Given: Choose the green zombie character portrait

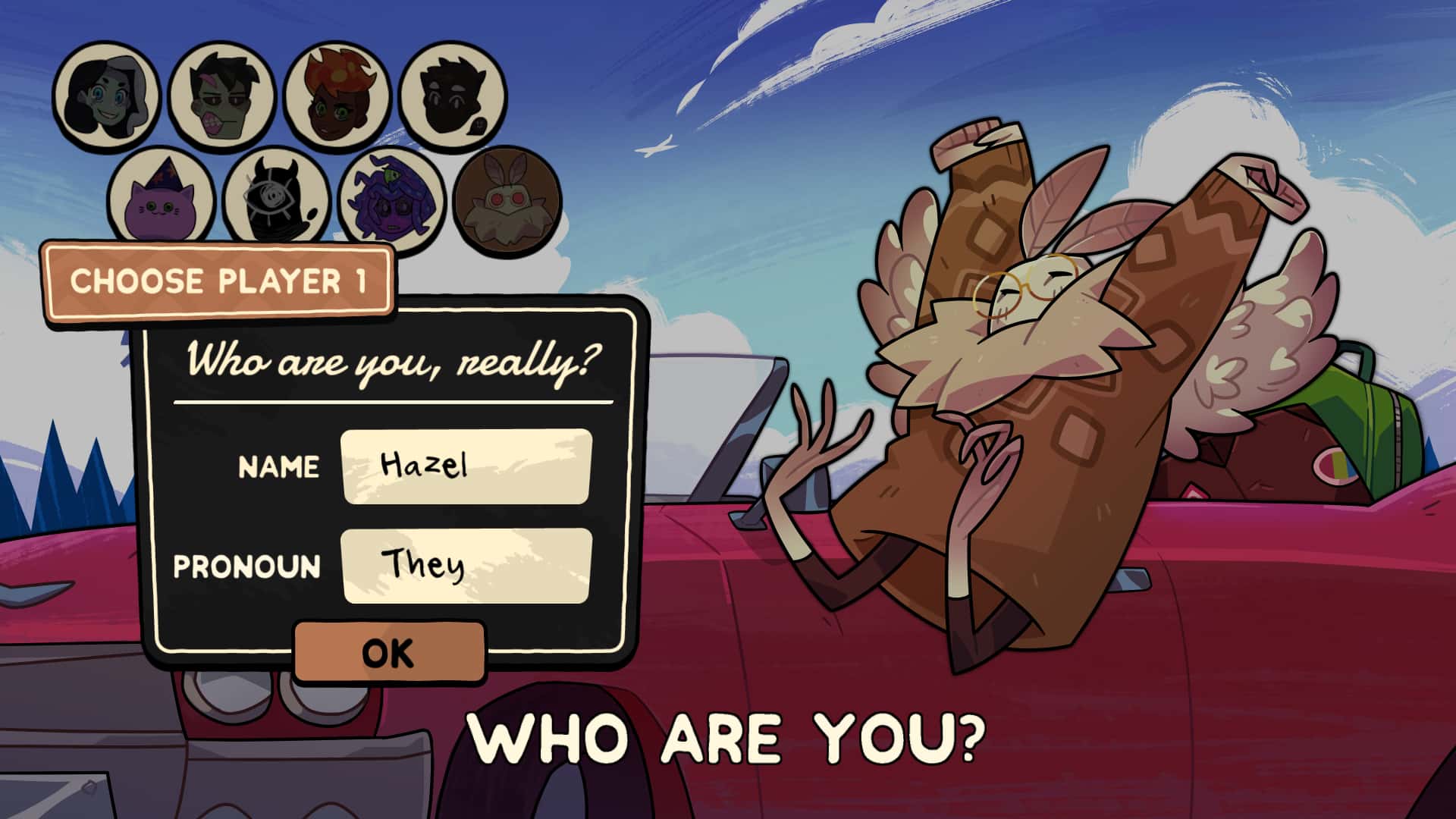Looking at the screenshot, I should point(221,96).
